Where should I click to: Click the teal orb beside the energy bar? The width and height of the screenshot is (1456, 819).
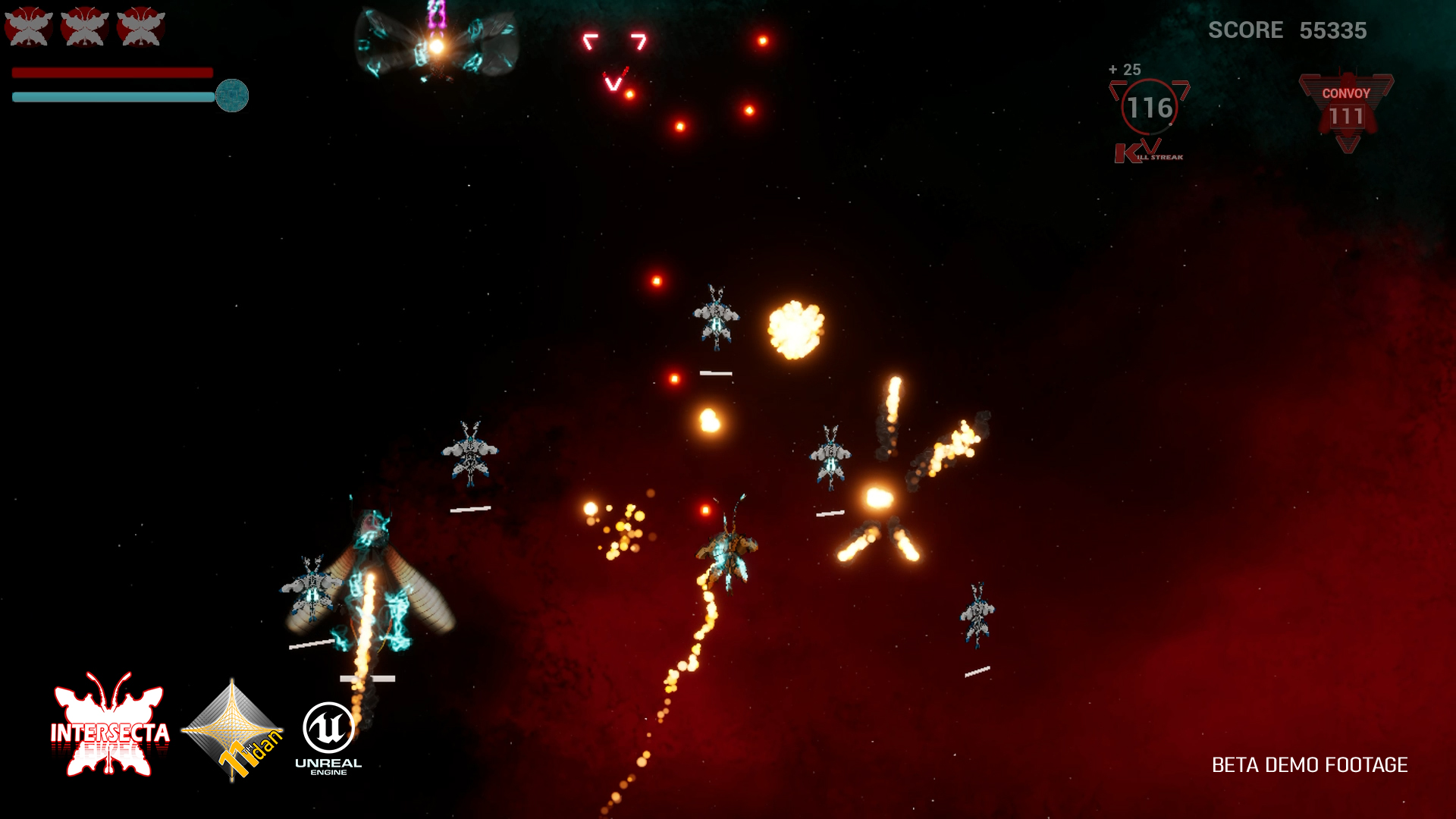(x=232, y=96)
